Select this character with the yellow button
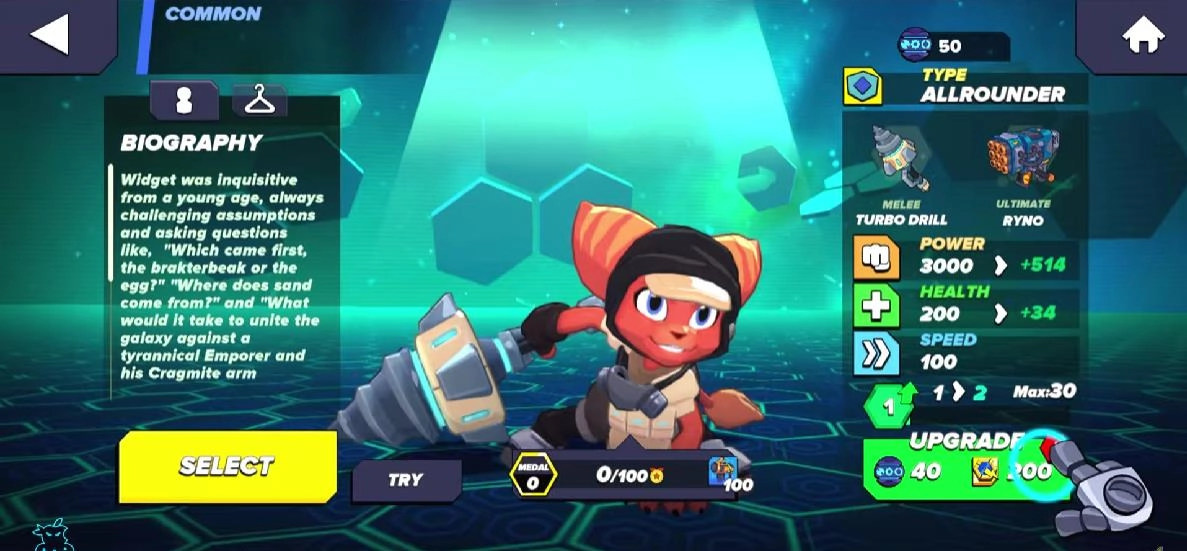 pos(227,466)
